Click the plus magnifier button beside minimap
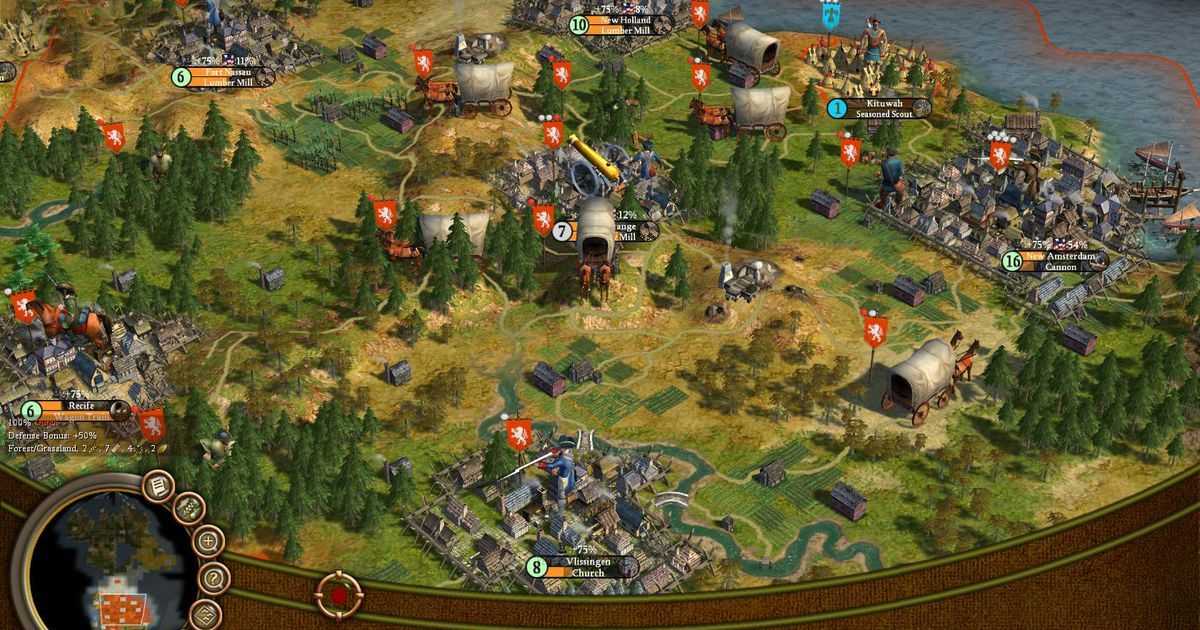The width and height of the screenshot is (1200, 630). [x=208, y=542]
